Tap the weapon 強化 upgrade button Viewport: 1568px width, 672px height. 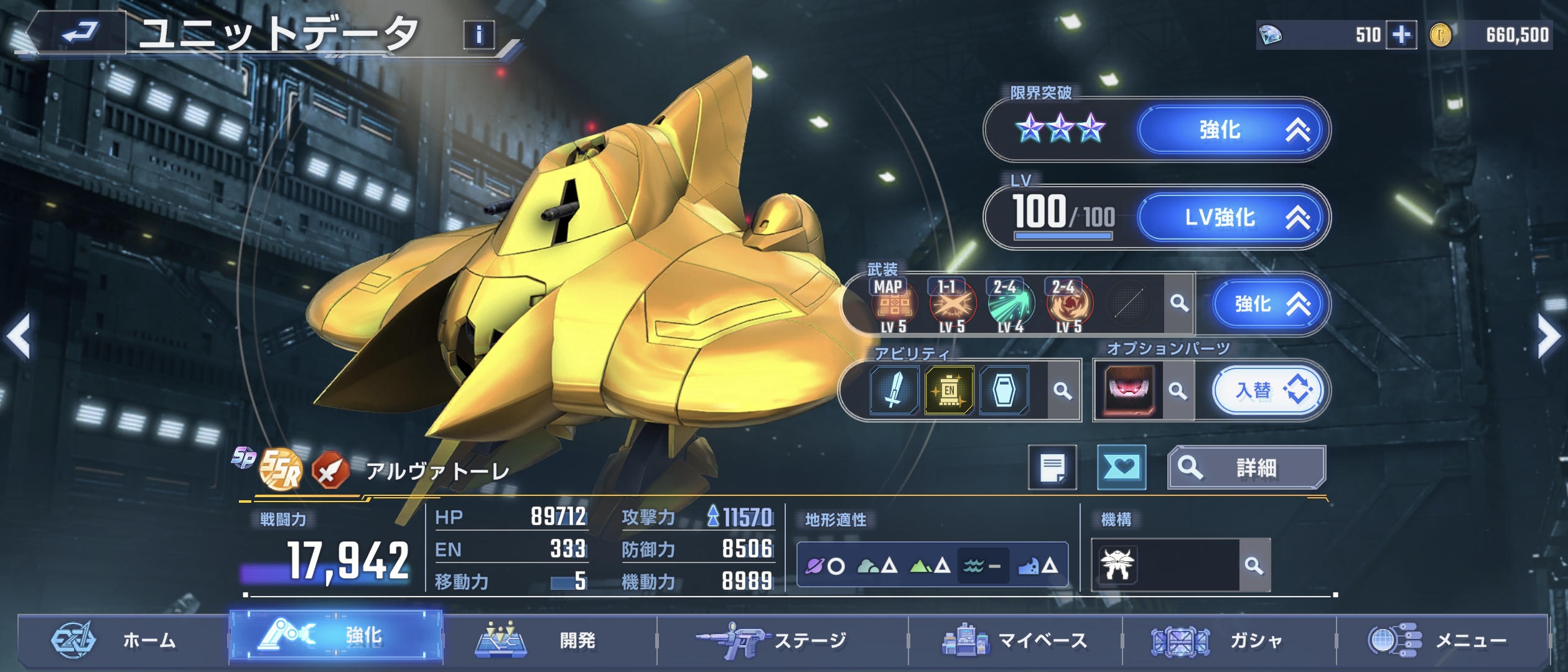coord(1269,304)
